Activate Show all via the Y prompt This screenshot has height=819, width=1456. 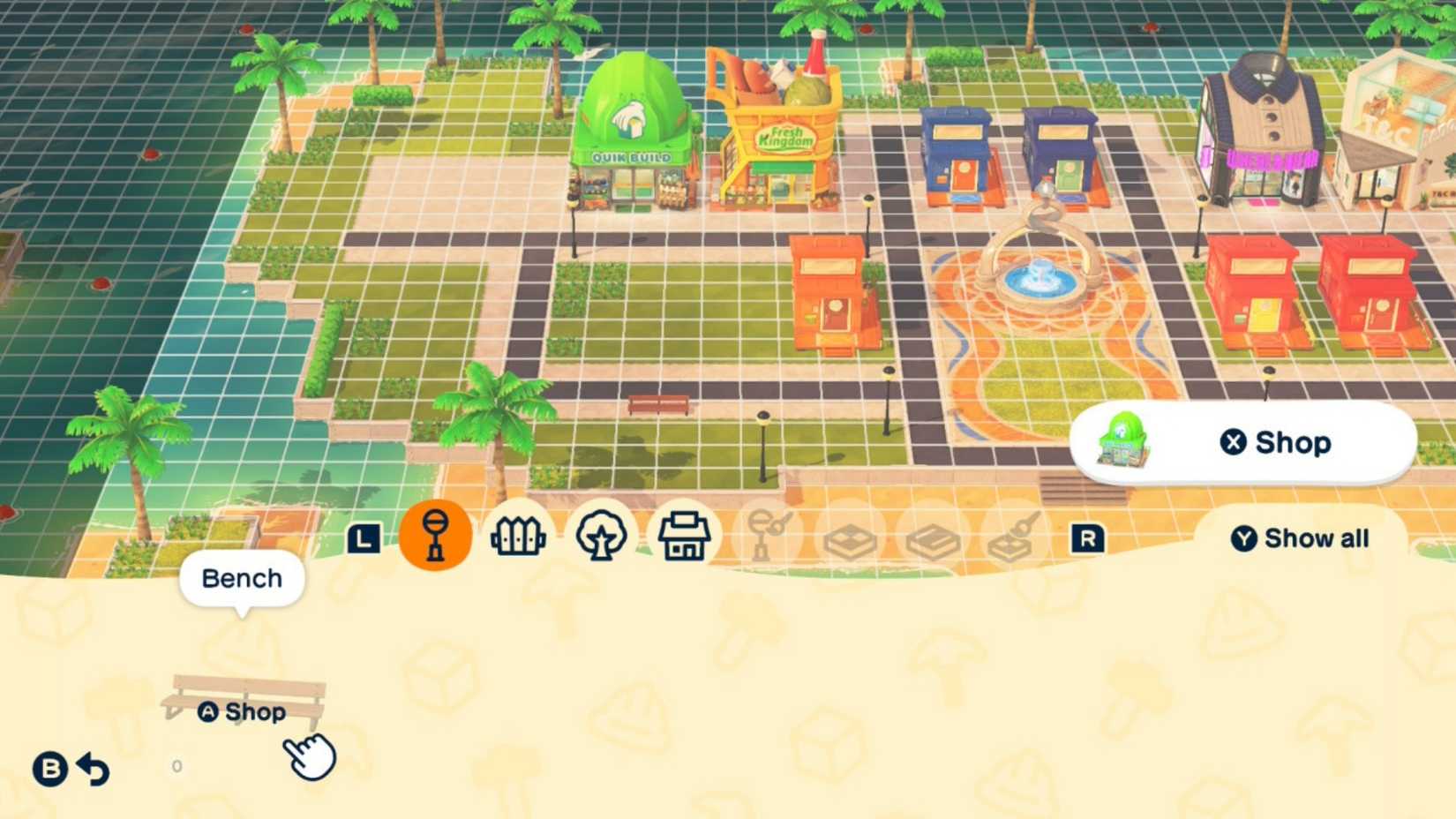pos(1301,538)
